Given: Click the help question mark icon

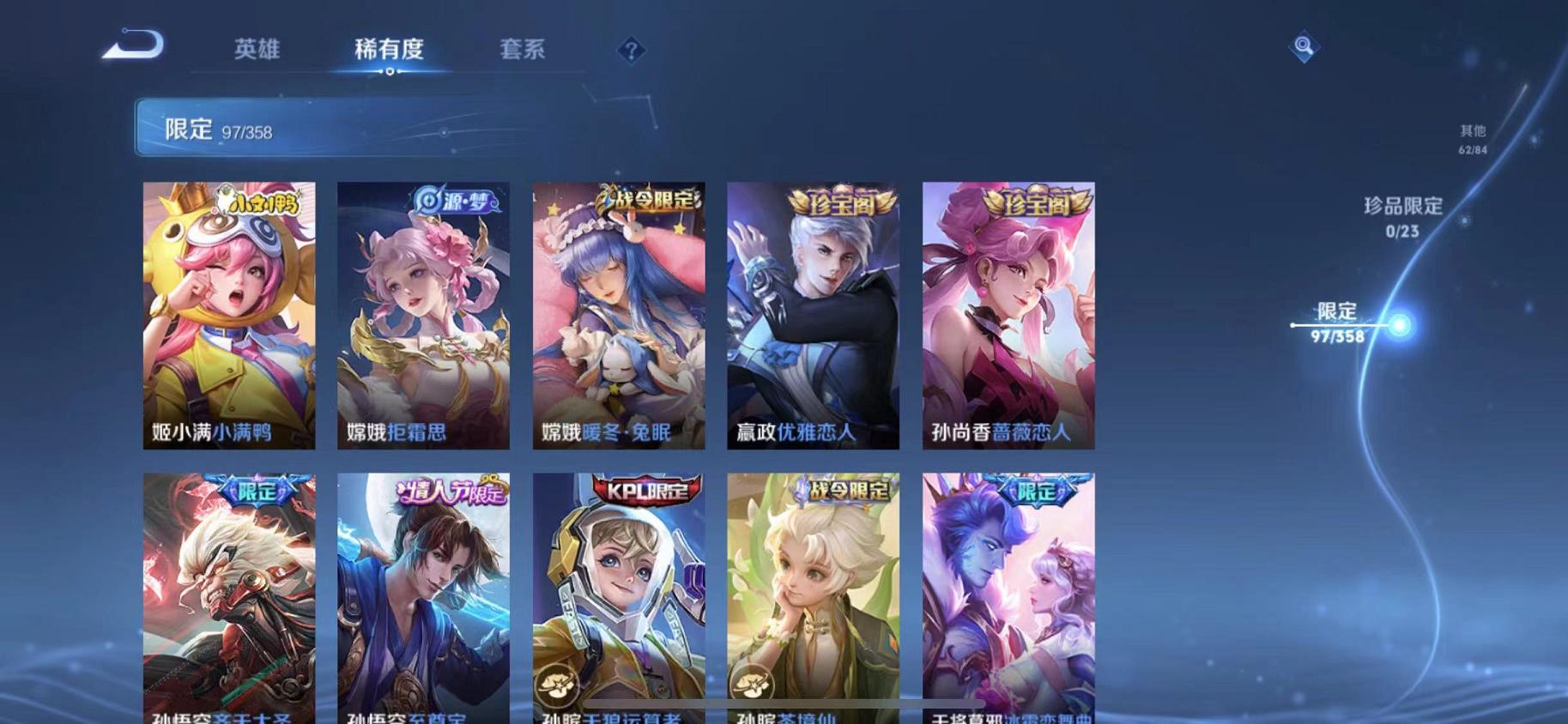Looking at the screenshot, I should pos(633,51).
